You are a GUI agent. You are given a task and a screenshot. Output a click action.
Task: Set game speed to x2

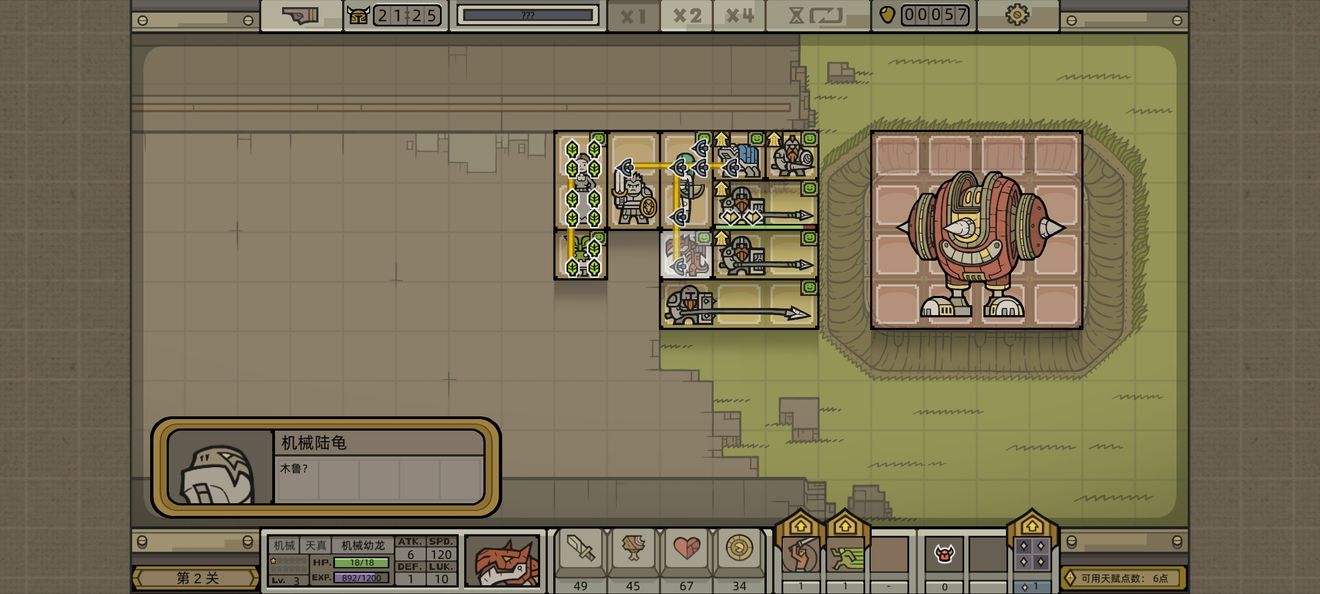(x=687, y=16)
